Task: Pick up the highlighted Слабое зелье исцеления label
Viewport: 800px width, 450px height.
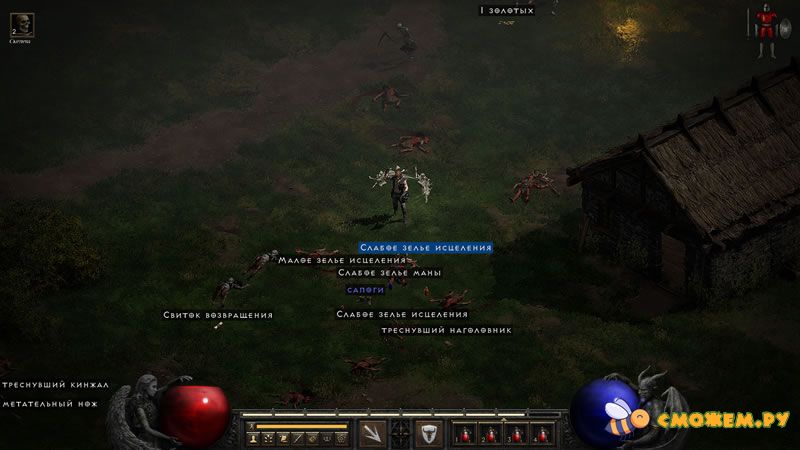Action: pos(426,247)
